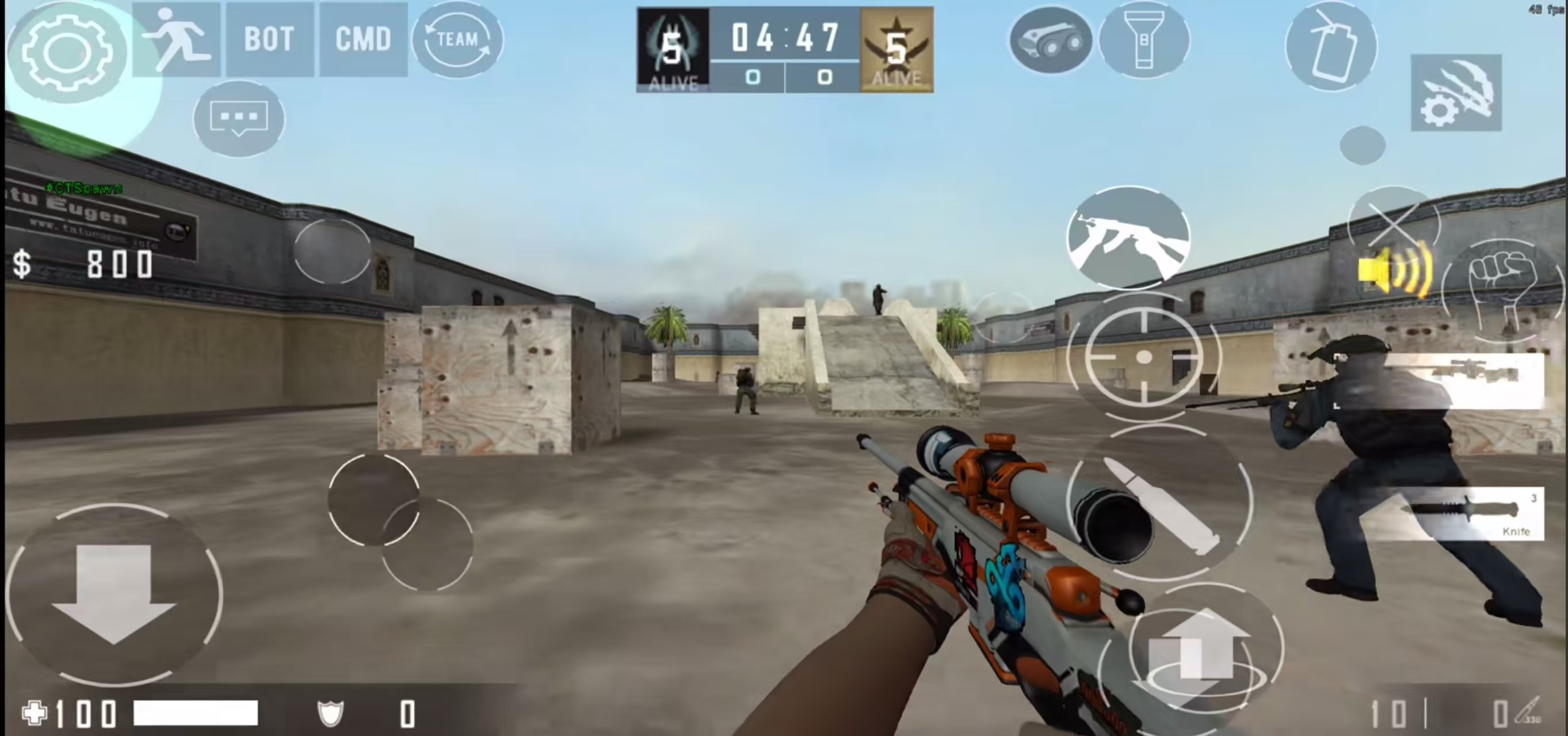Open the gear settings menu
The image size is (1568, 736).
pyautogui.click(x=67, y=52)
